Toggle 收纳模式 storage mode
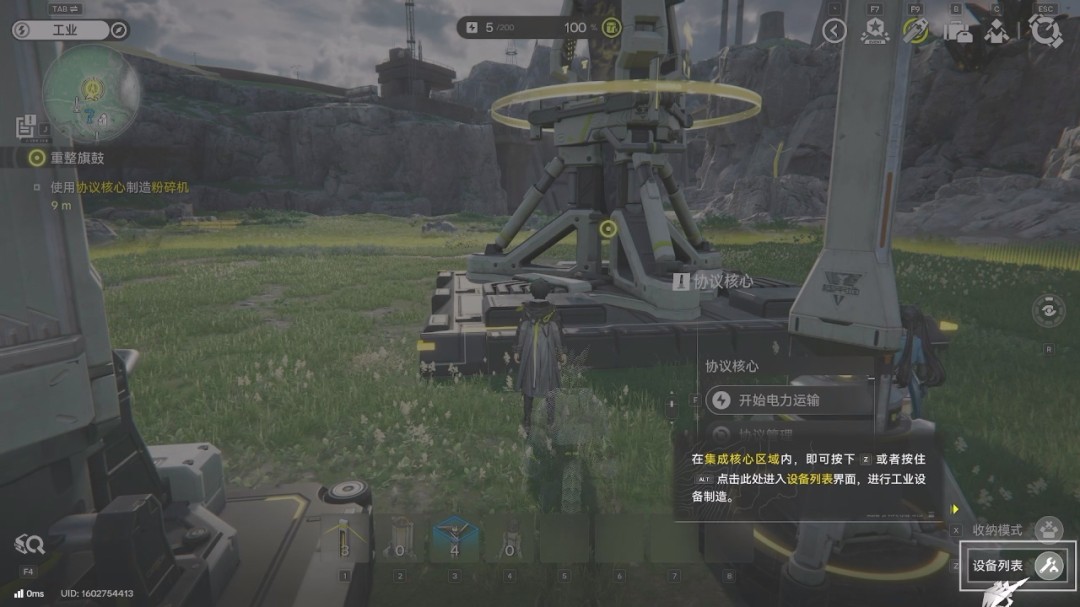The width and height of the screenshot is (1080, 607). click(x=1047, y=529)
